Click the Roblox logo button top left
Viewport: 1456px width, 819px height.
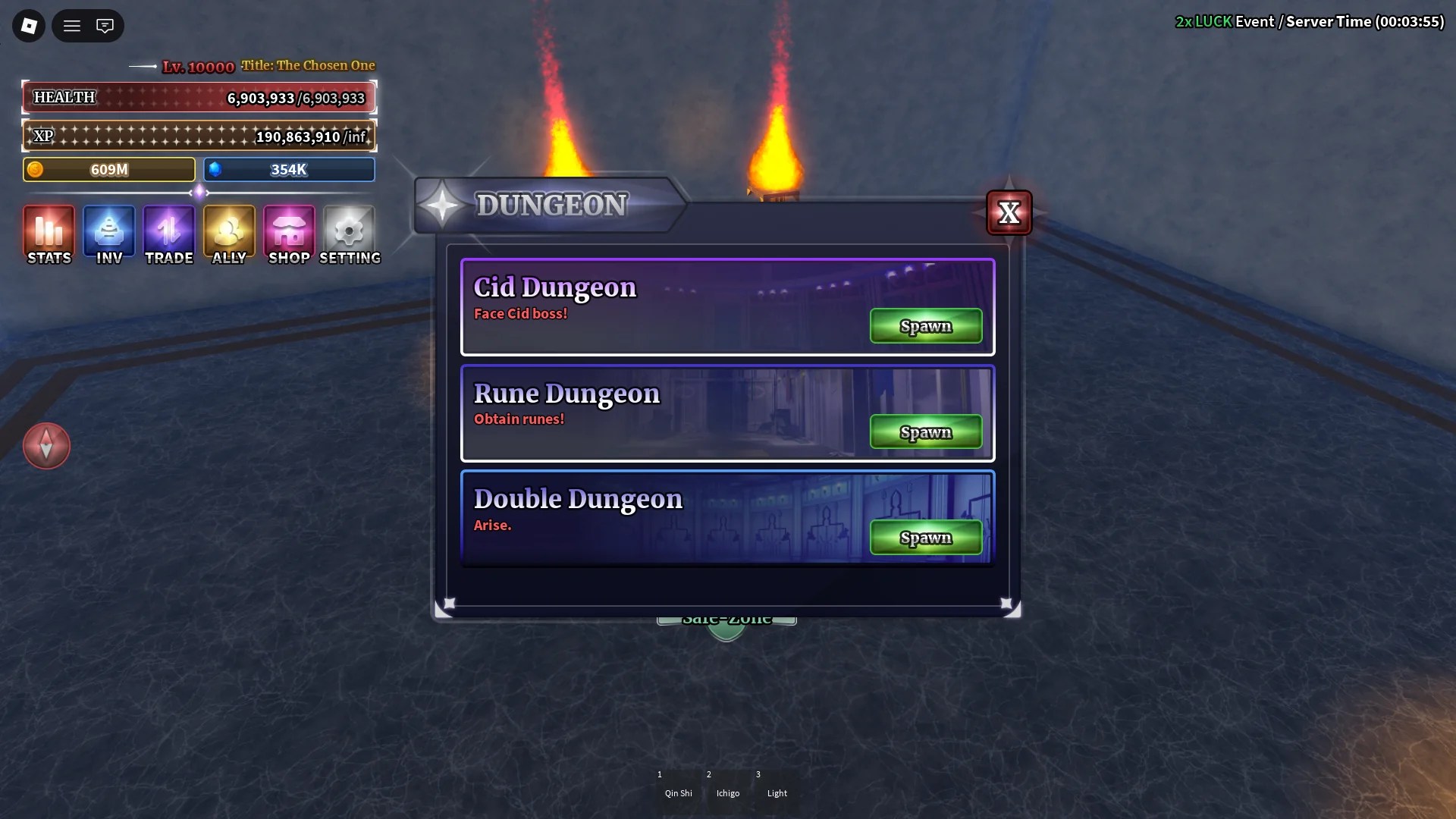coord(27,25)
